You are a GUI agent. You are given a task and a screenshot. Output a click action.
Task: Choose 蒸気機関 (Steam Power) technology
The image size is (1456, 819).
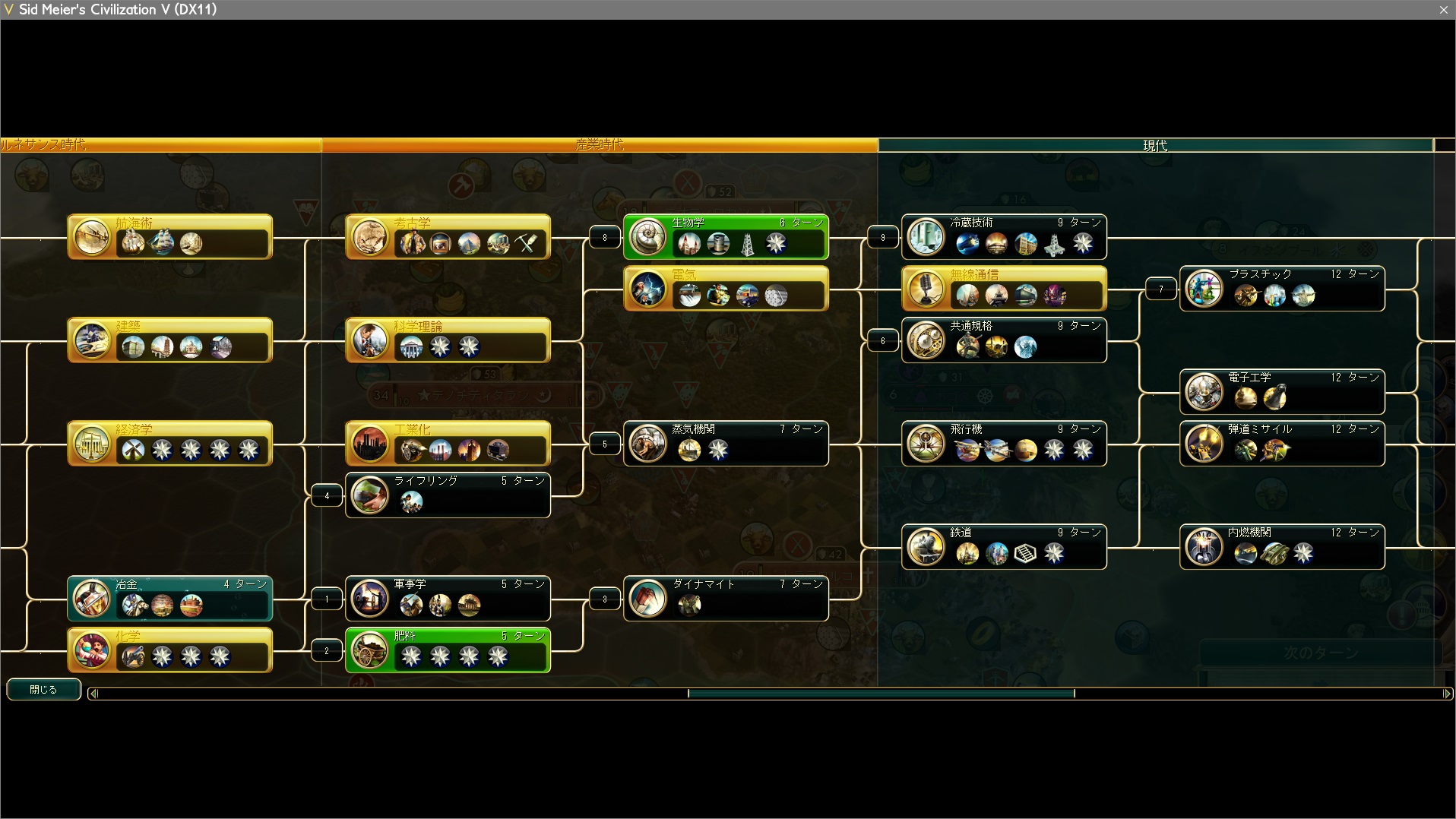[x=726, y=444]
